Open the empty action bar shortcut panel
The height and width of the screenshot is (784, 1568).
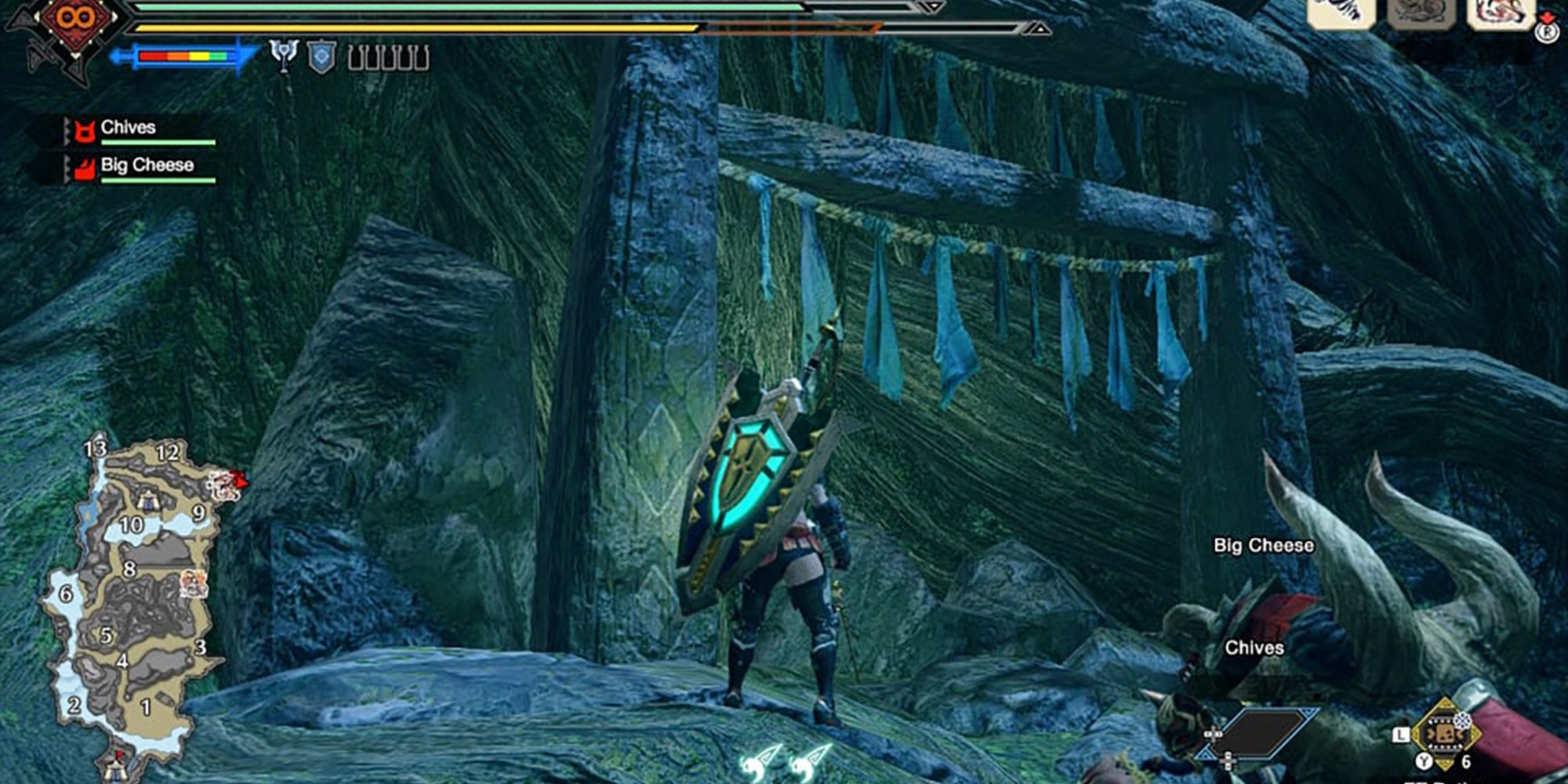(1264, 735)
